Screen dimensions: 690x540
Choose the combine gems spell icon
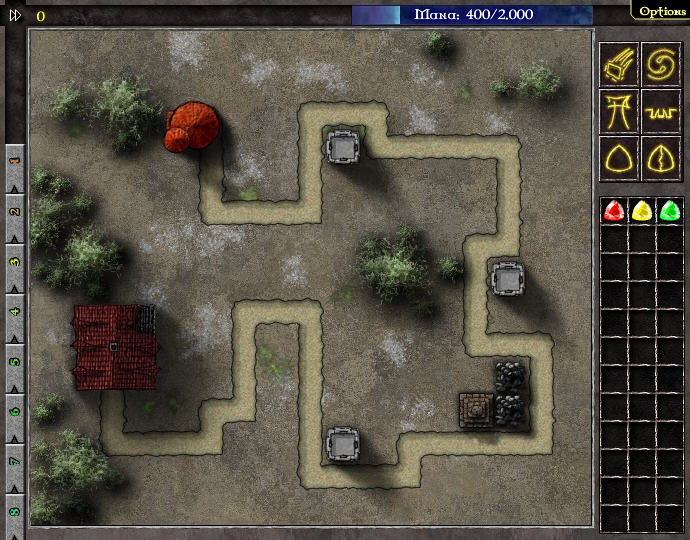coord(661,157)
